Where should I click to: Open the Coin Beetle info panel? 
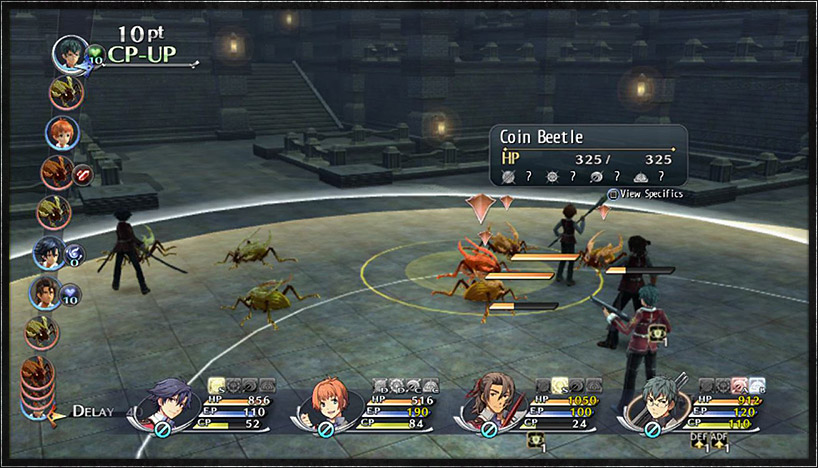coord(587,155)
